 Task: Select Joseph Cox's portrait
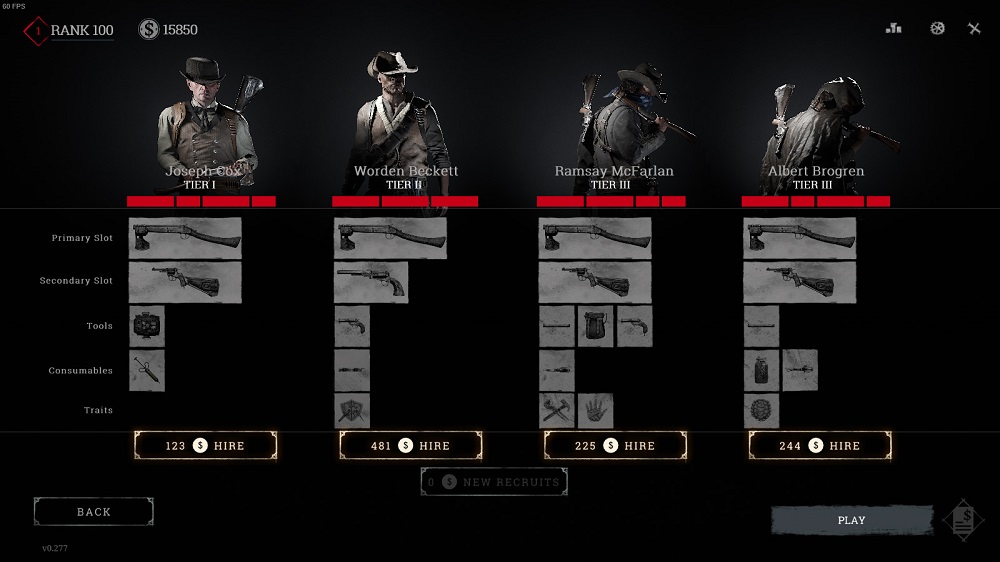(x=206, y=118)
